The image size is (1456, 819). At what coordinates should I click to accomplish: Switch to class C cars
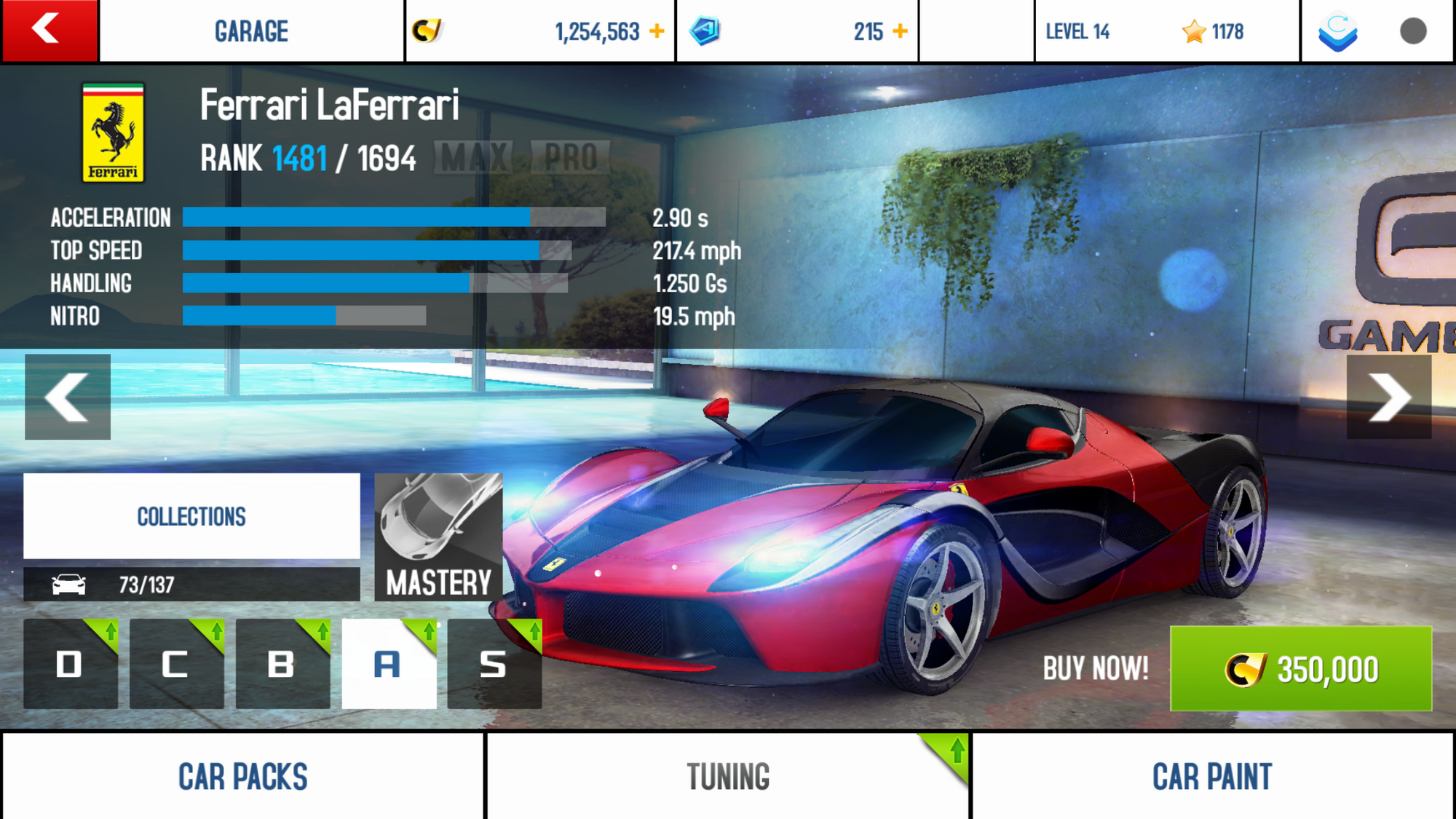tap(176, 664)
